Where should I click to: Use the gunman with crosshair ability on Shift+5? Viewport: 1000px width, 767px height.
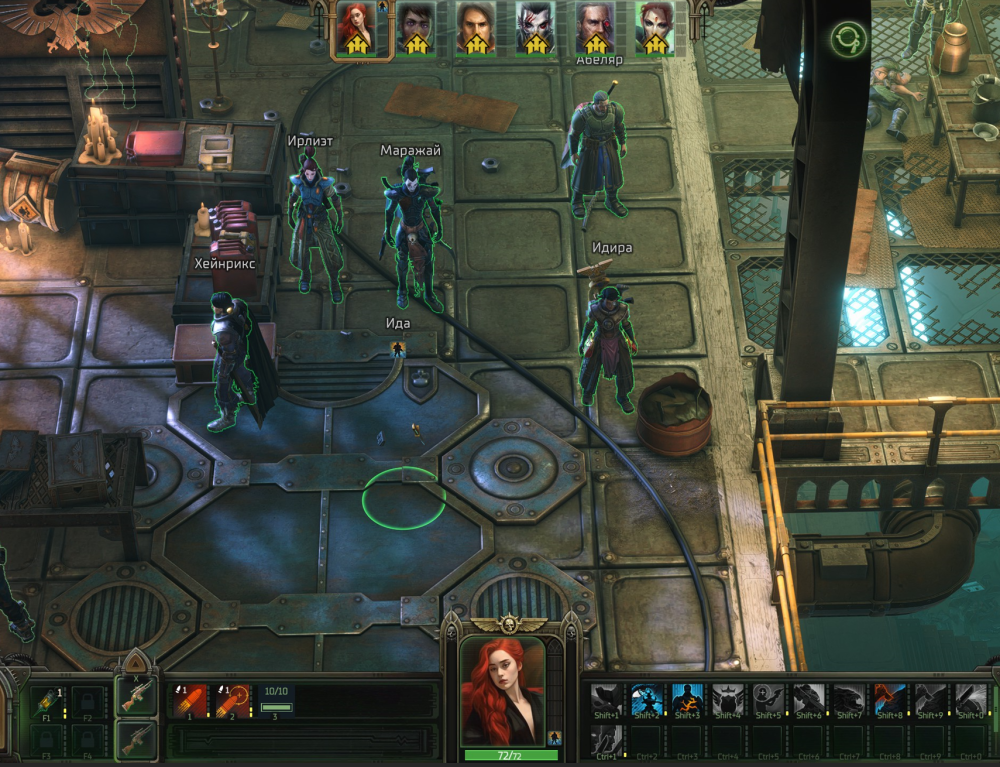coord(768,698)
